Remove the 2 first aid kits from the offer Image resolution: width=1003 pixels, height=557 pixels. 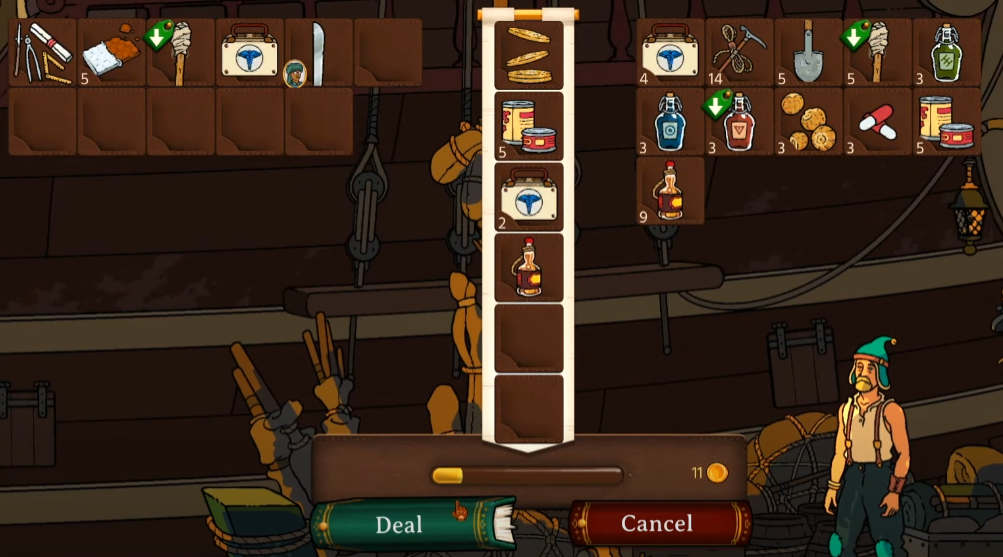click(x=529, y=197)
